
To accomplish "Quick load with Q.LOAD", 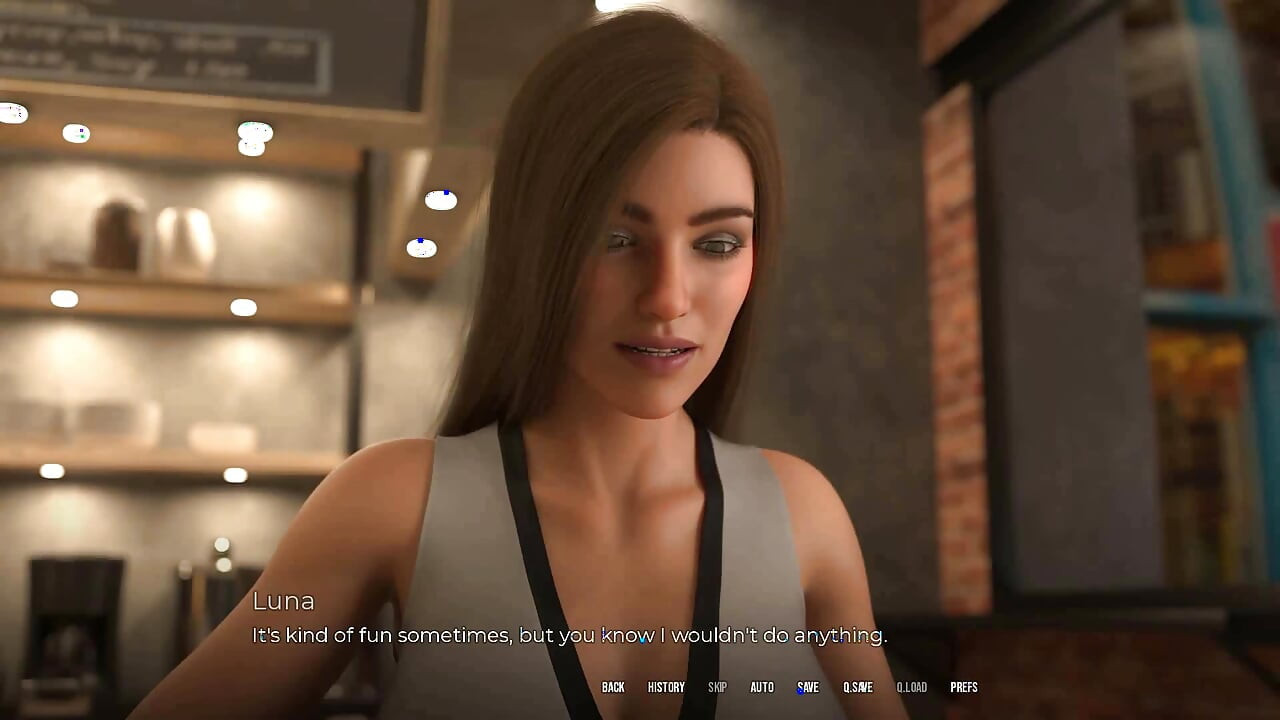I will coord(911,687).
